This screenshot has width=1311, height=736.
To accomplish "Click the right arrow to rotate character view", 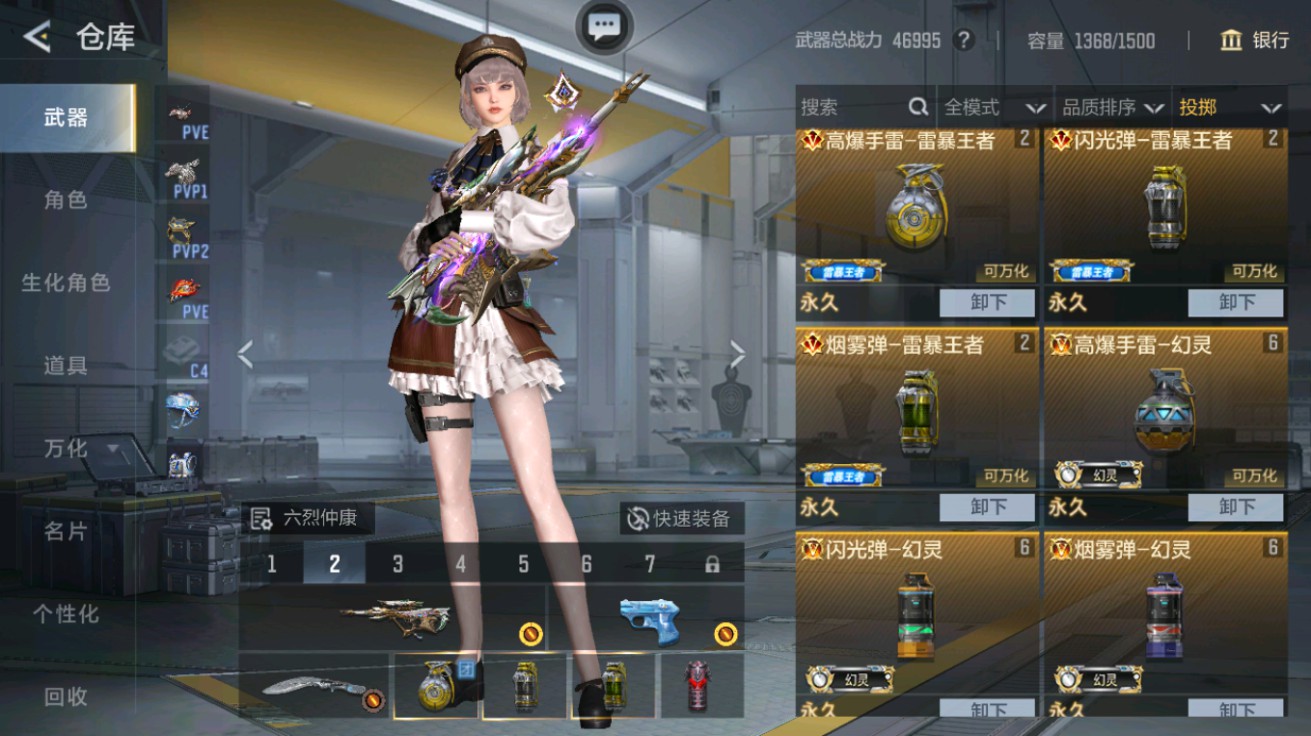I will [x=739, y=352].
